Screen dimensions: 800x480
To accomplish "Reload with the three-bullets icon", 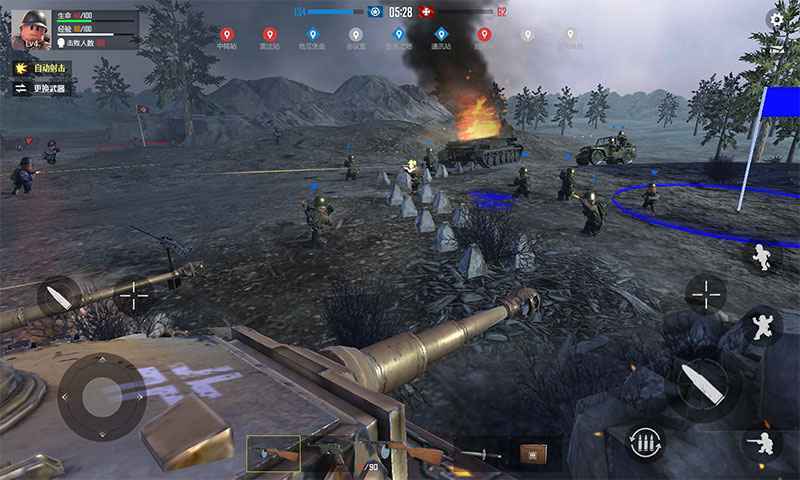I will 646,441.
